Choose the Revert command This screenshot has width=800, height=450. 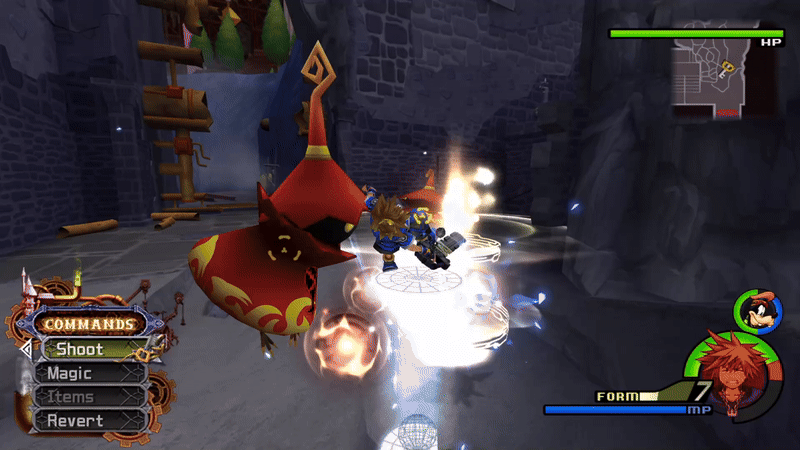88,421
